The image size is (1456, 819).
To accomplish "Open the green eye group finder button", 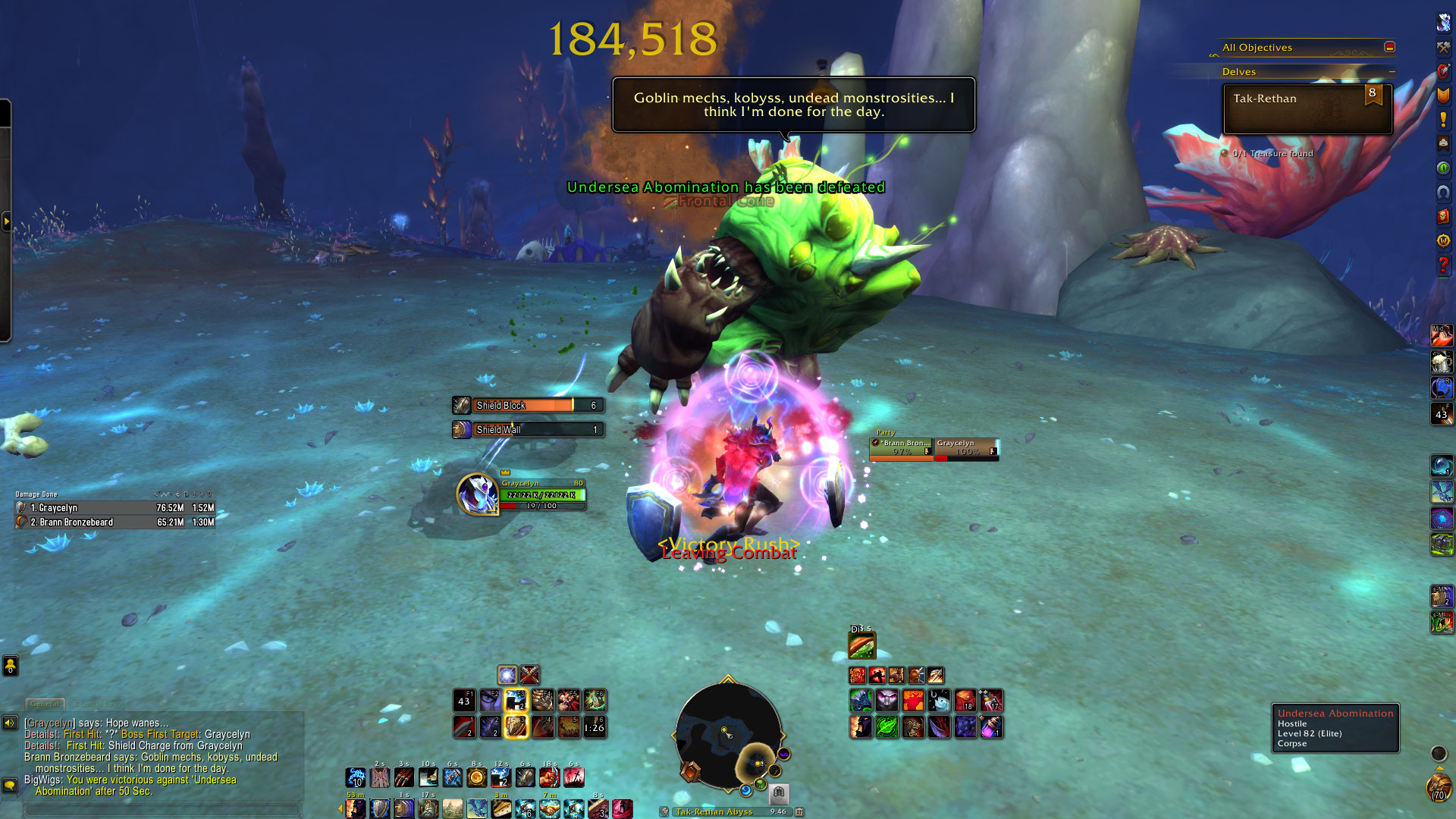I will click(1443, 168).
